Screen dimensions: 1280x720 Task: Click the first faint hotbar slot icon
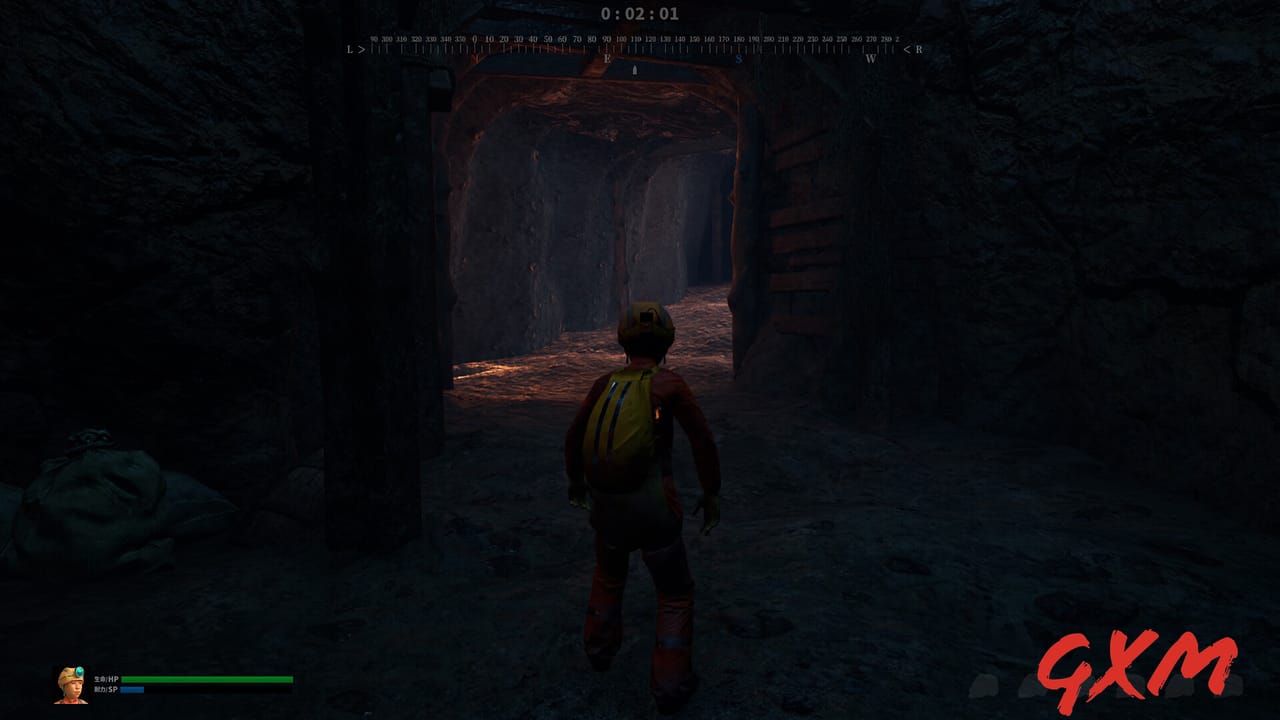tap(983, 687)
